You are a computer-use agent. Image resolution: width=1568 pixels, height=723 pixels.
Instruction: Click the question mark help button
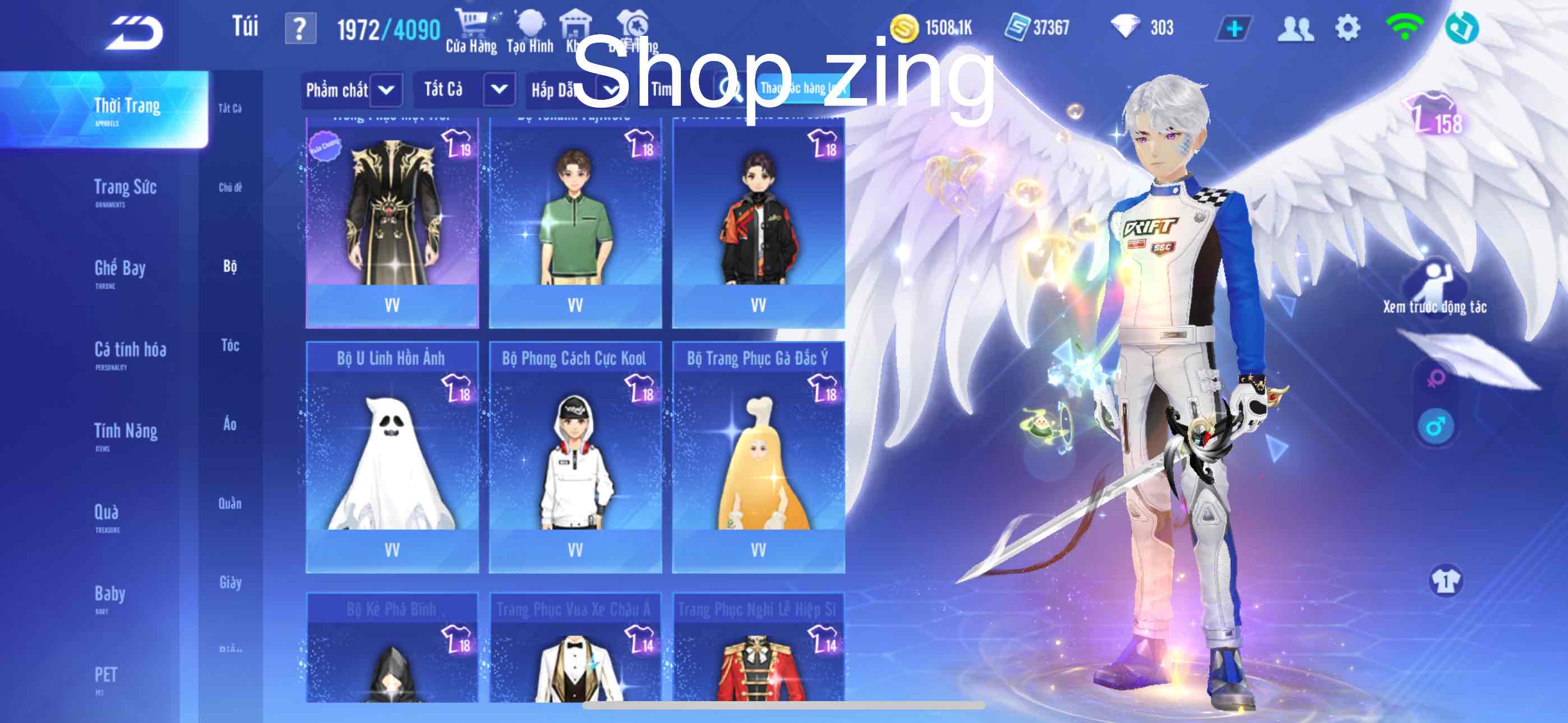pyautogui.click(x=300, y=29)
